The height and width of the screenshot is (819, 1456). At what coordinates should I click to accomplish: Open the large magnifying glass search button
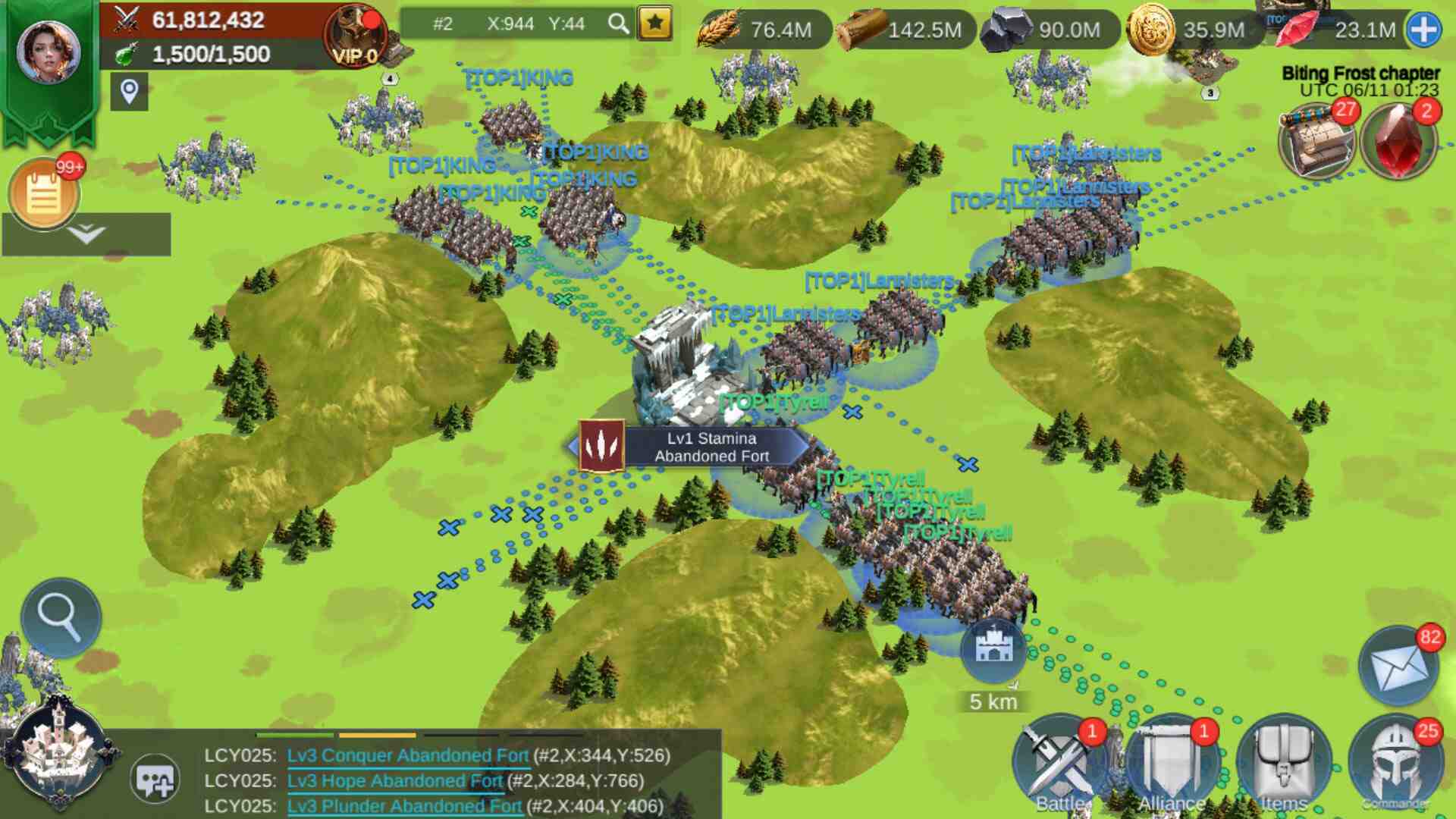coord(61,617)
